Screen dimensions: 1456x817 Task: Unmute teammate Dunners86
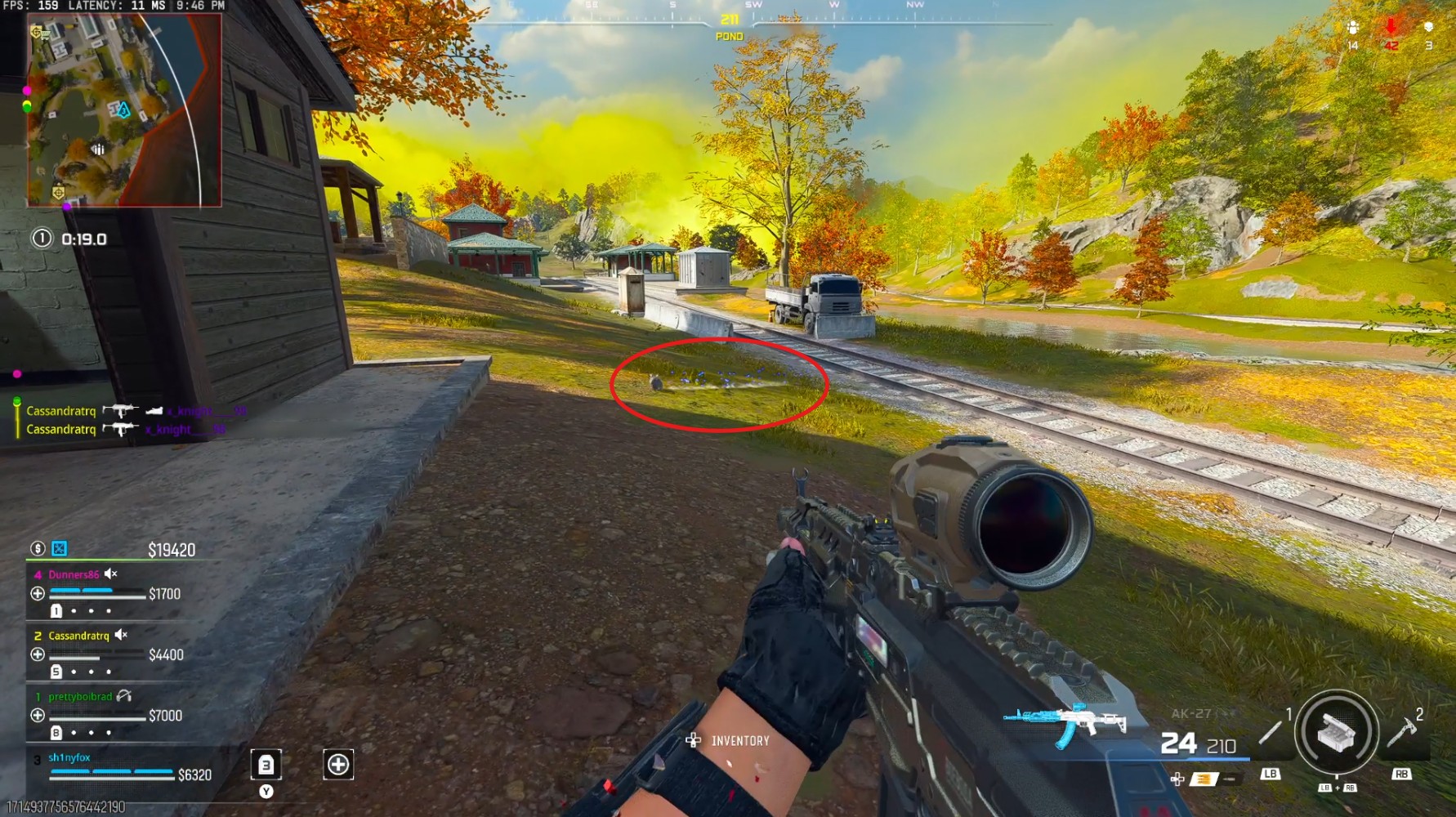coord(109,574)
